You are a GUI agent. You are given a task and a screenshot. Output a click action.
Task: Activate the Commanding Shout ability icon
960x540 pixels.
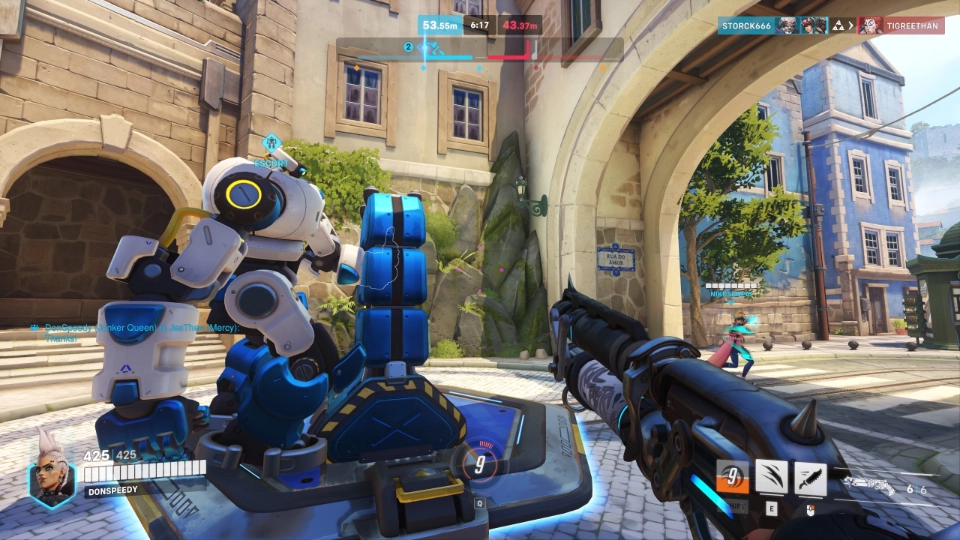click(x=731, y=478)
